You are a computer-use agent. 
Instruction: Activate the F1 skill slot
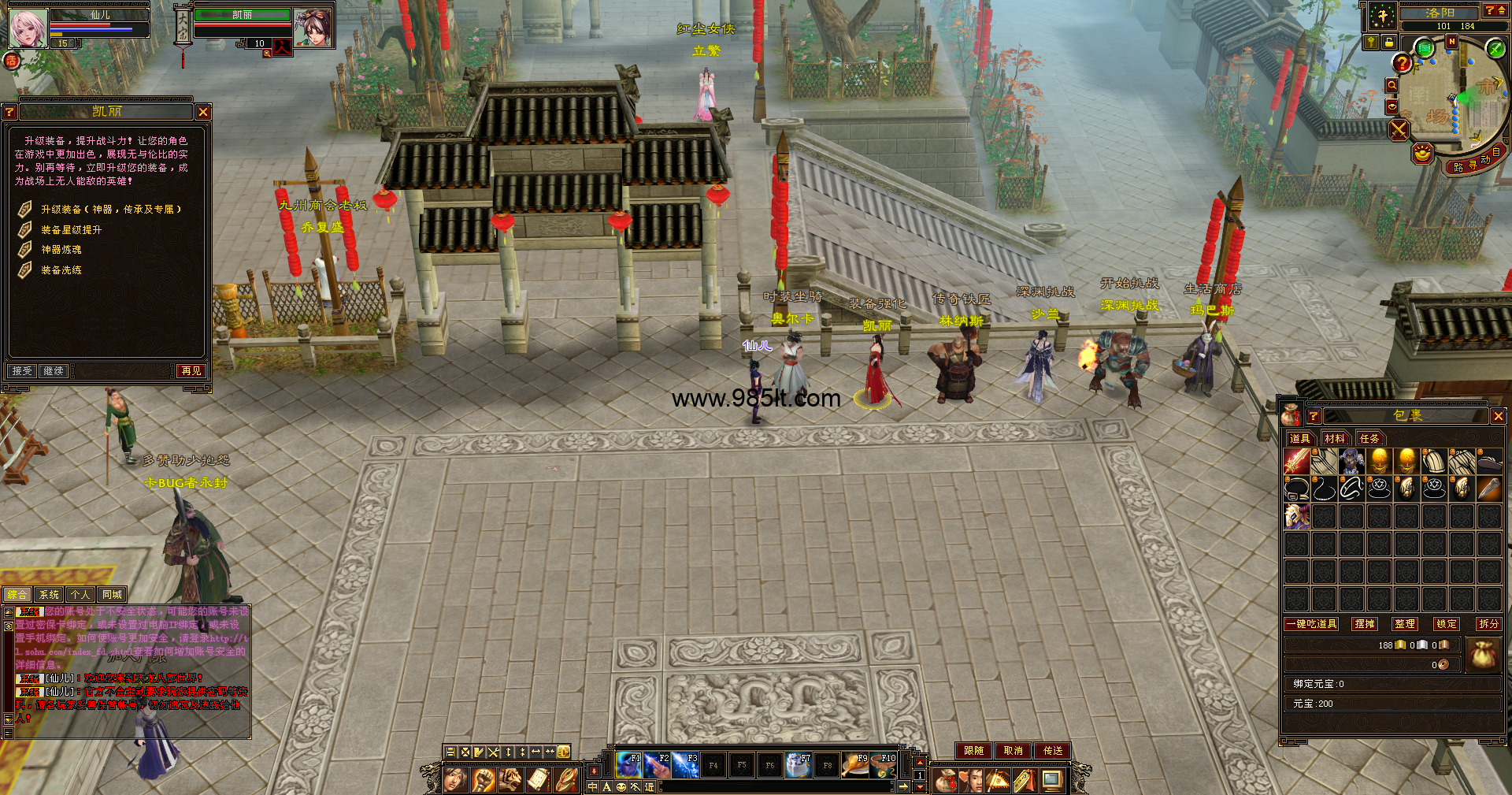pos(628,764)
